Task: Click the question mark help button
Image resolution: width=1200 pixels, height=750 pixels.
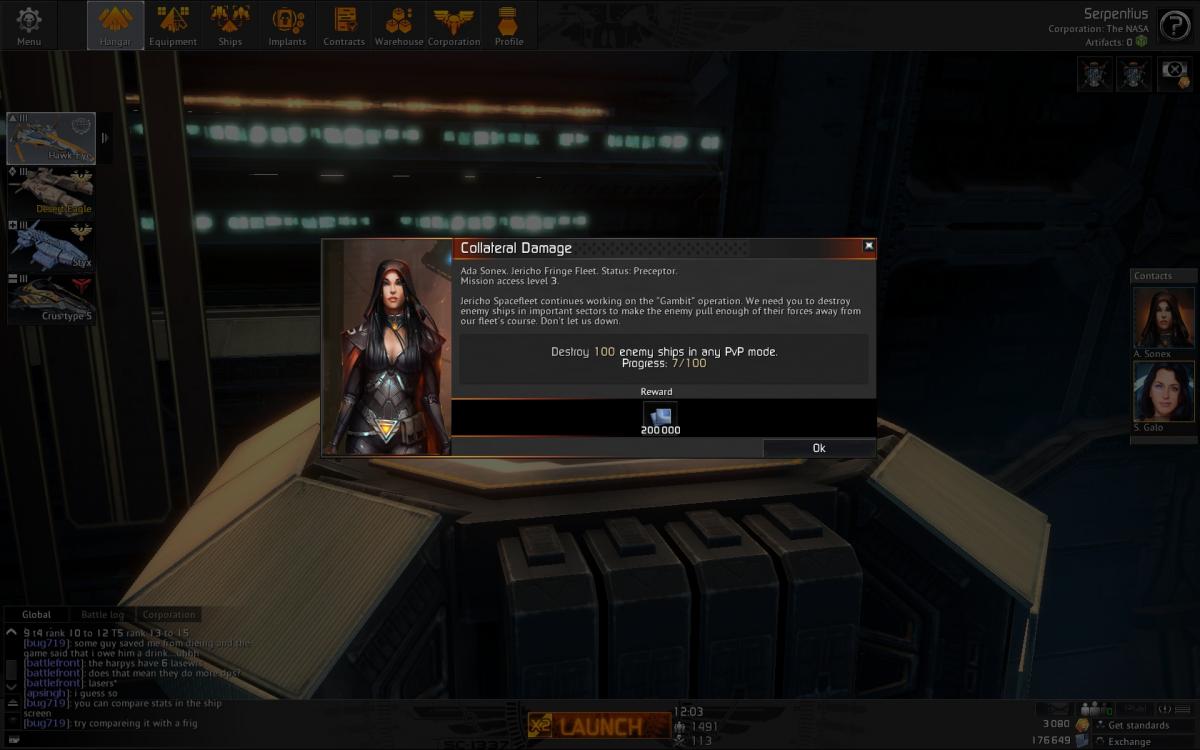Action: point(1174,25)
